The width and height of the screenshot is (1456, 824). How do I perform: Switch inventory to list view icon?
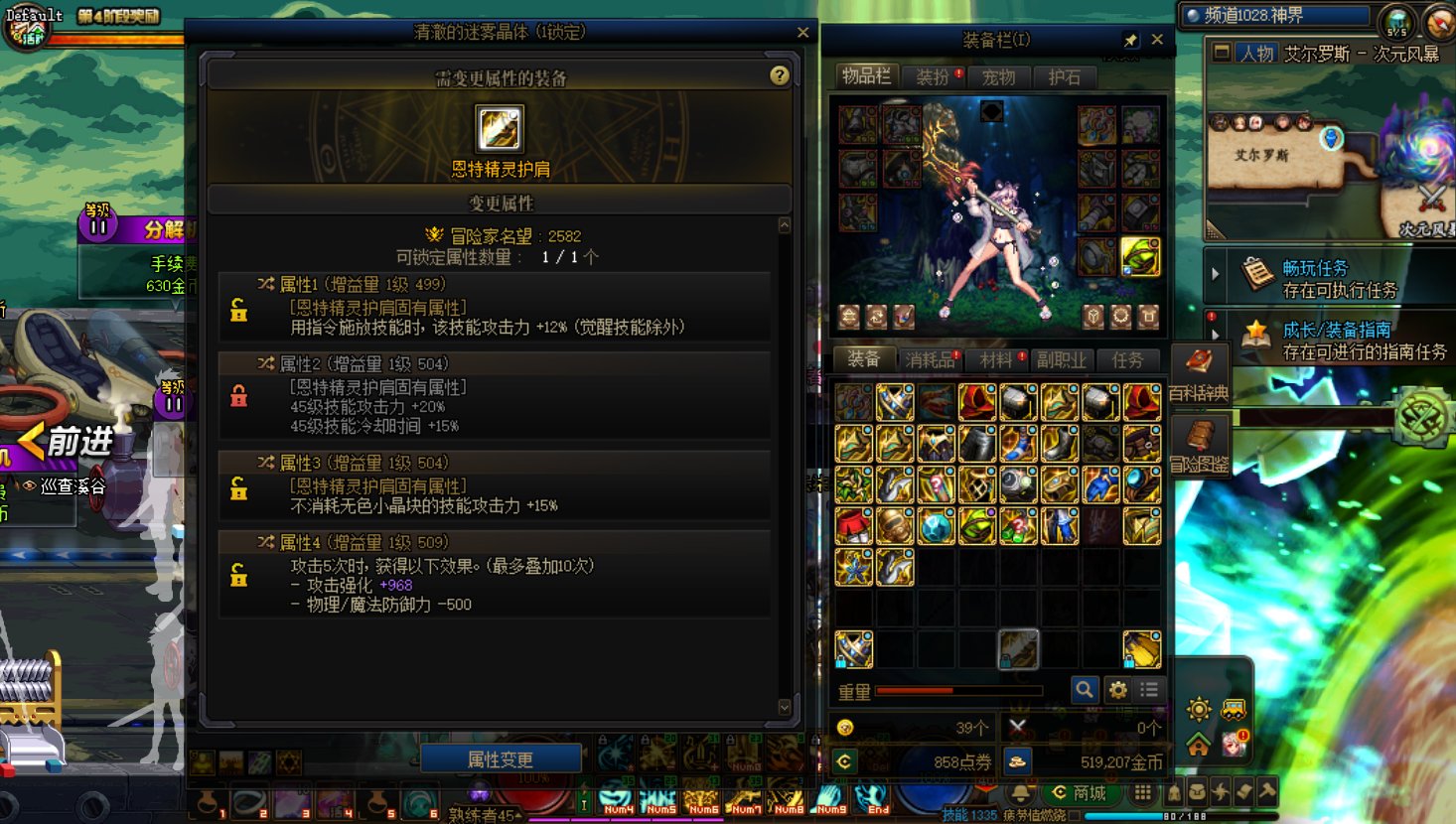[x=1149, y=689]
